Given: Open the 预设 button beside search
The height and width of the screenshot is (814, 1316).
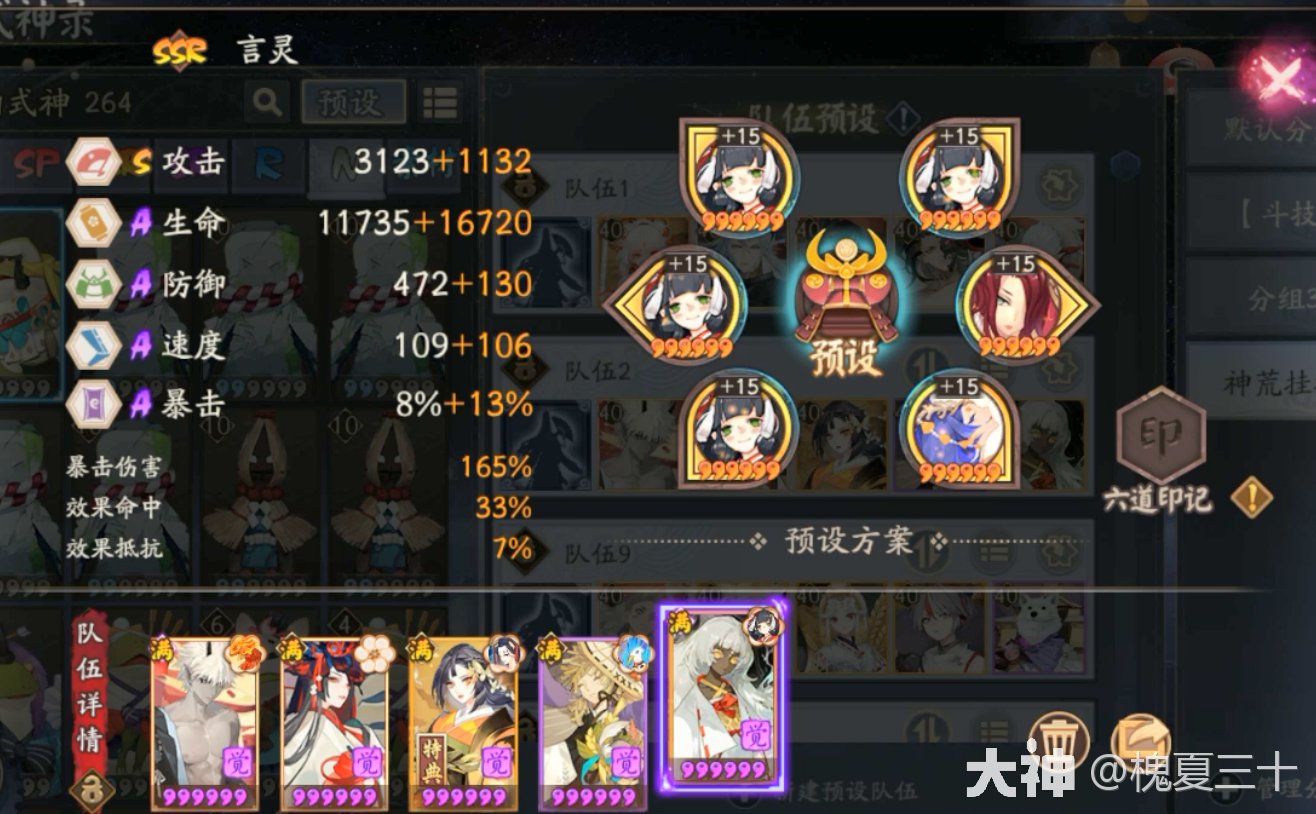Looking at the screenshot, I should (349, 102).
